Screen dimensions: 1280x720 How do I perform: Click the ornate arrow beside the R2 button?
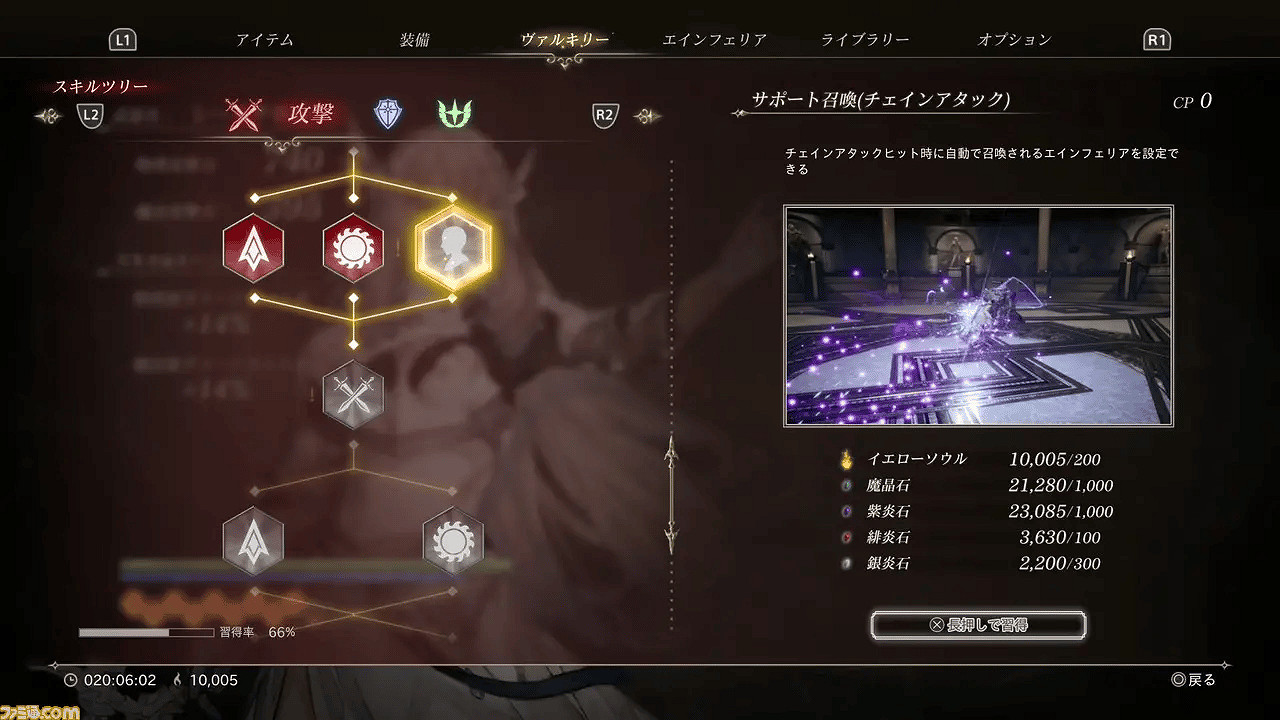[646, 115]
